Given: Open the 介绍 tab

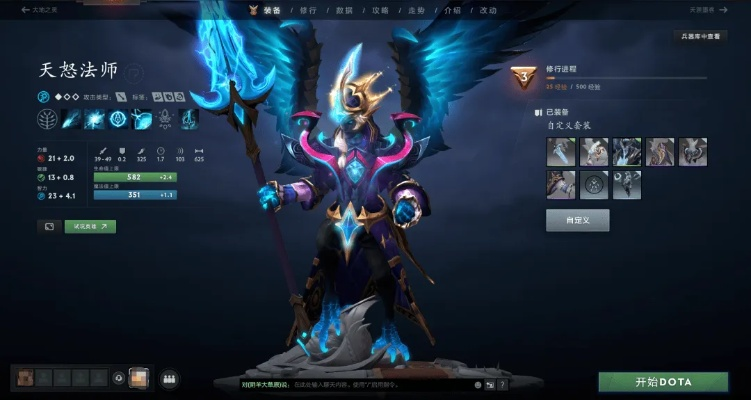Looking at the screenshot, I should click(x=450, y=10).
